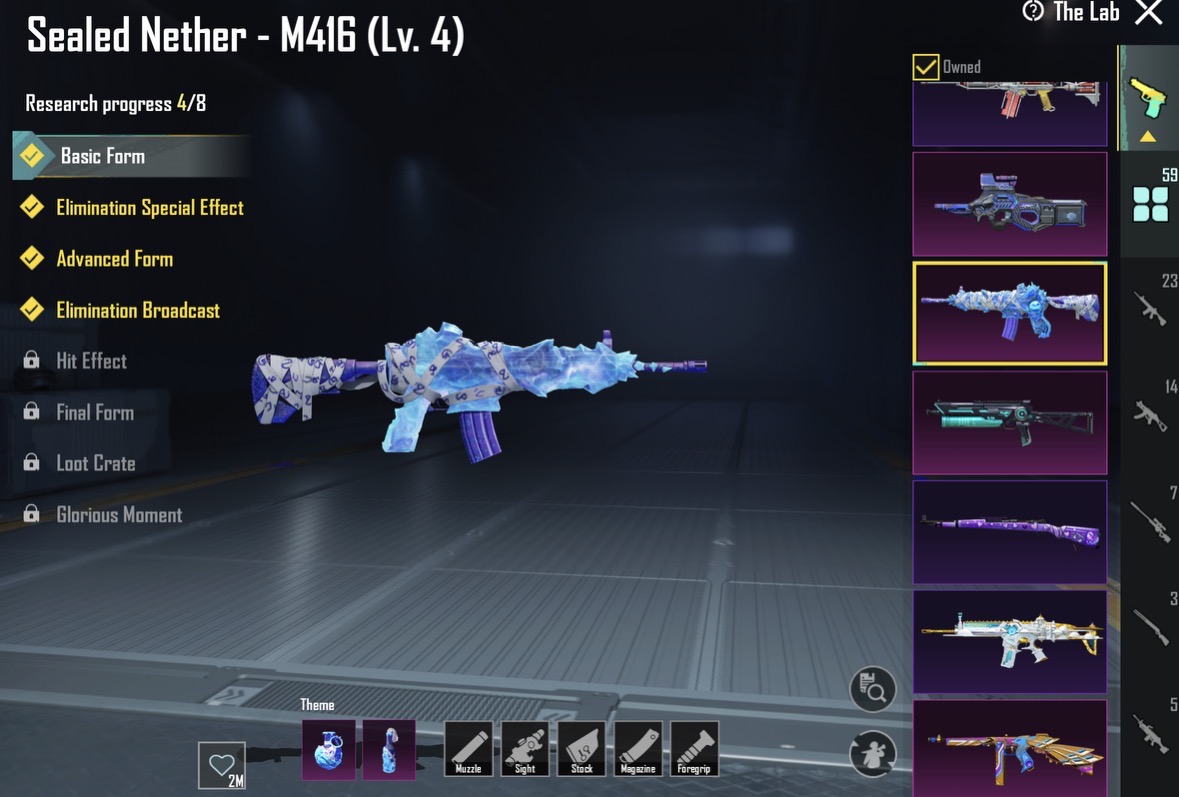Viewport: 1179px width, 797px height.
Task: Open the Sight attachment slot
Action: pyautogui.click(x=525, y=749)
